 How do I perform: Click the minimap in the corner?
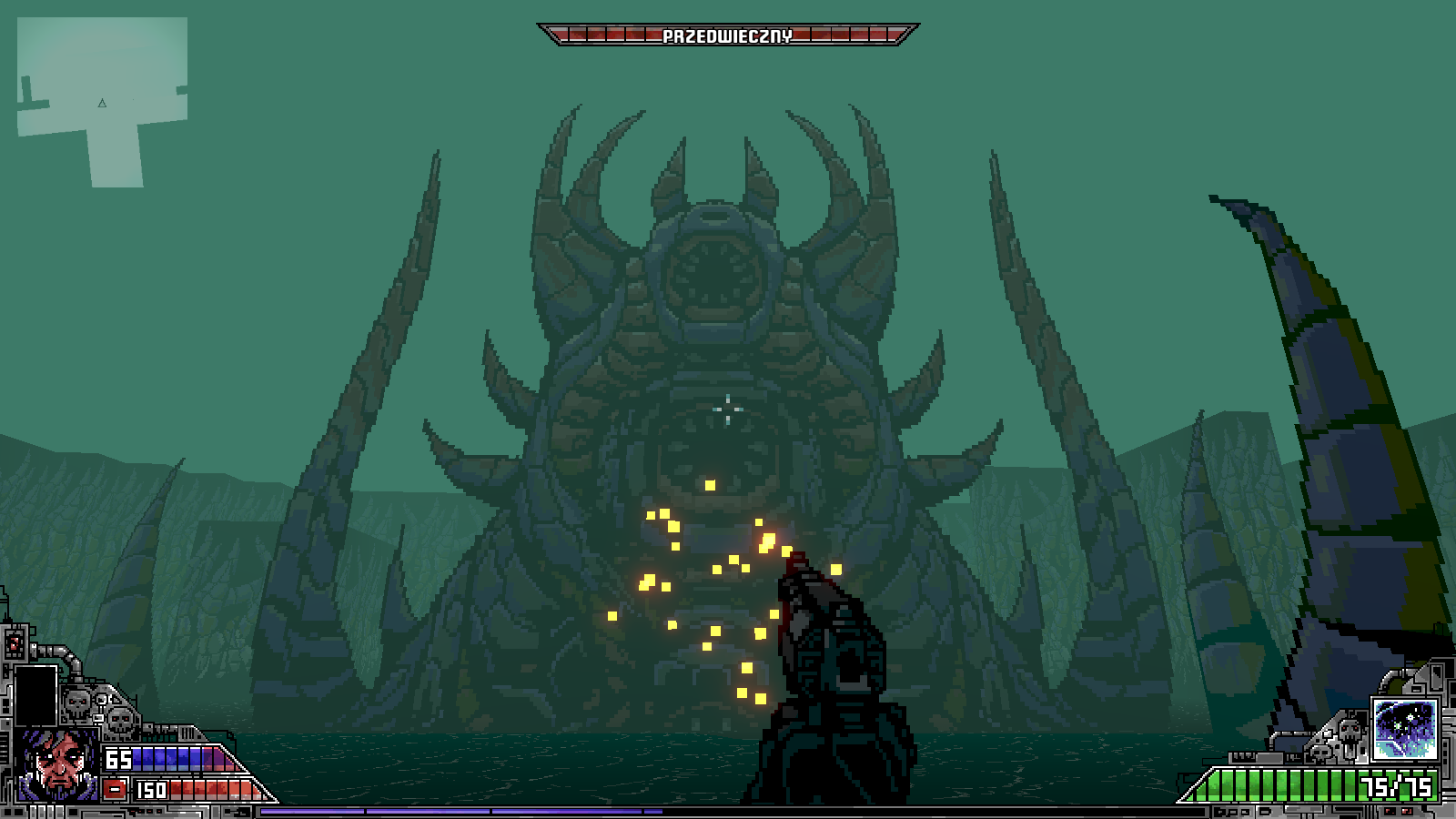click(x=102, y=100)
